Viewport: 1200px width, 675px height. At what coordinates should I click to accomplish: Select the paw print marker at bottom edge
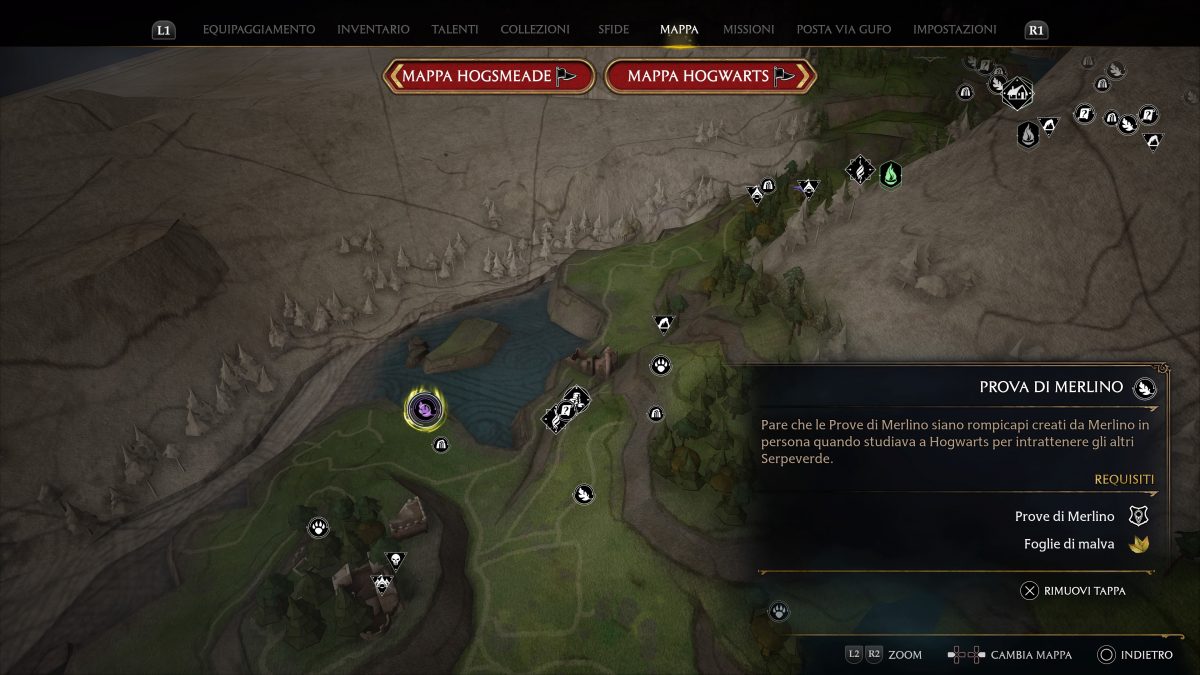[x=779, y=611]
